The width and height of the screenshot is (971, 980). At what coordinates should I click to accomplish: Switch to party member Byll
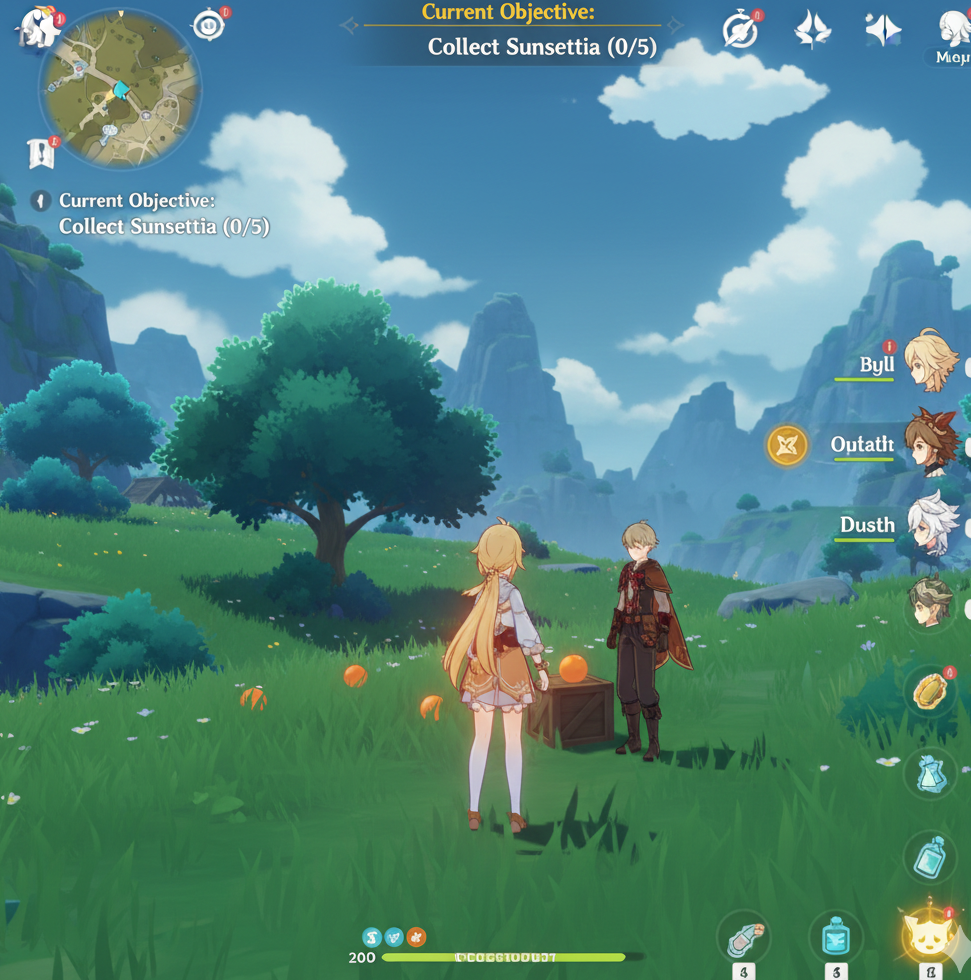(x=930, y=363)
